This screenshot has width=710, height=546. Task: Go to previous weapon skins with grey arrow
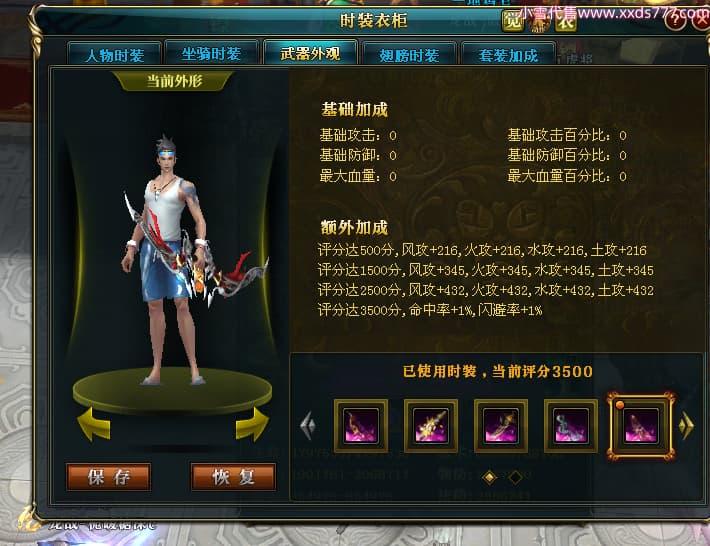coord(308,427)
